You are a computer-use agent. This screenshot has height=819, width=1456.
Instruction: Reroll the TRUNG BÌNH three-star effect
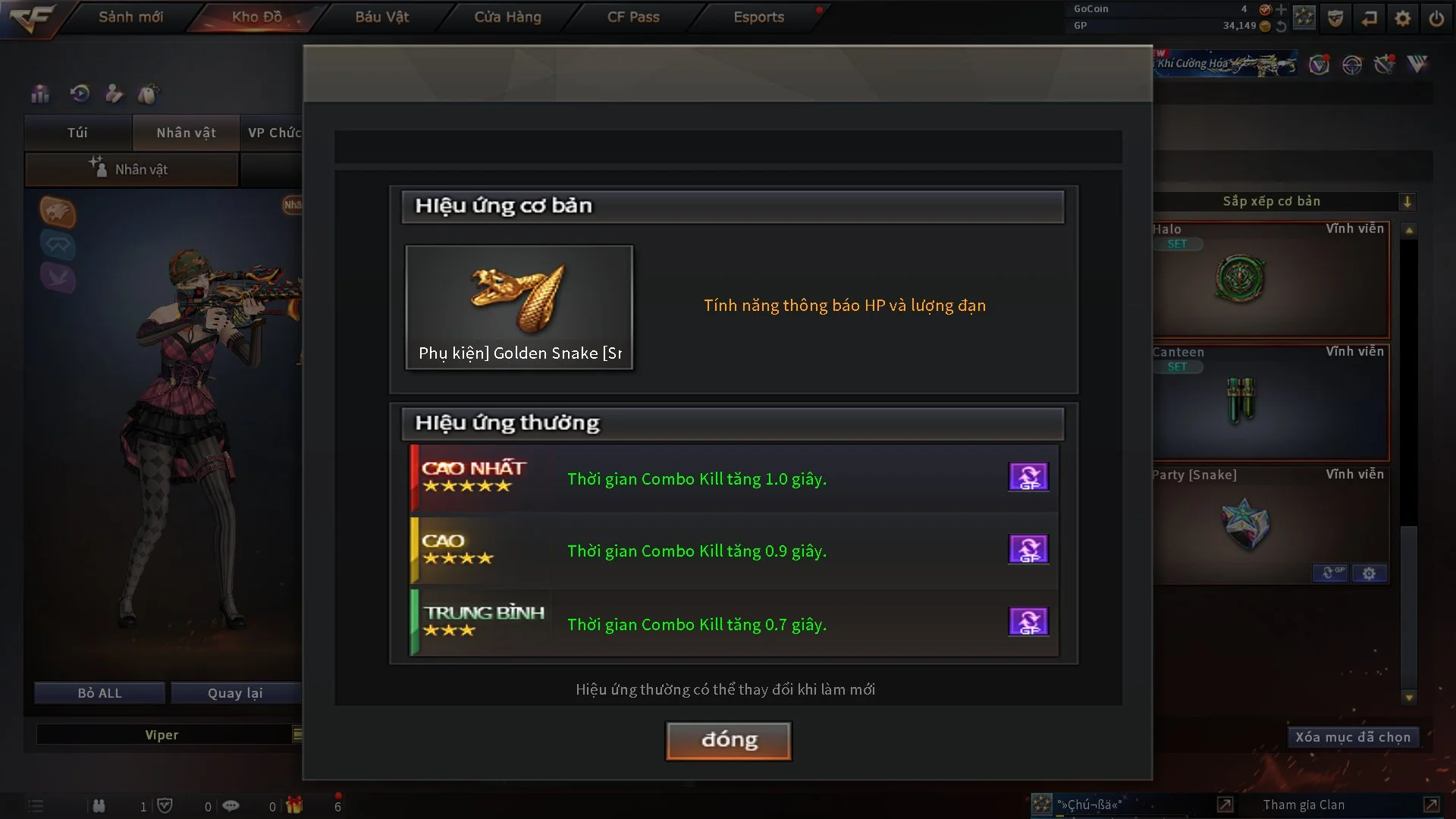point(1028,622)
